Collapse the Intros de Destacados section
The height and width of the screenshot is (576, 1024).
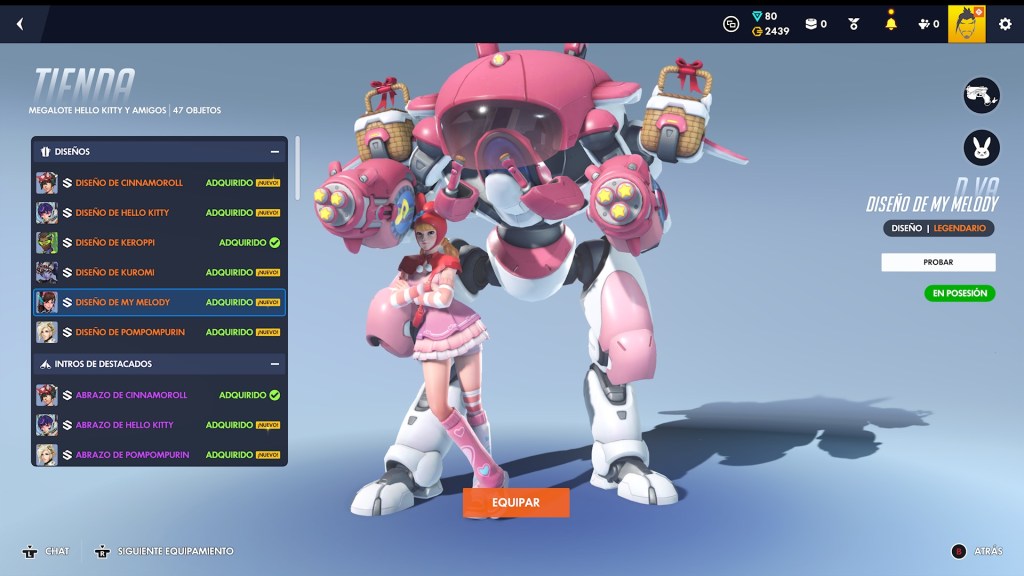click(x=274, y=364)
